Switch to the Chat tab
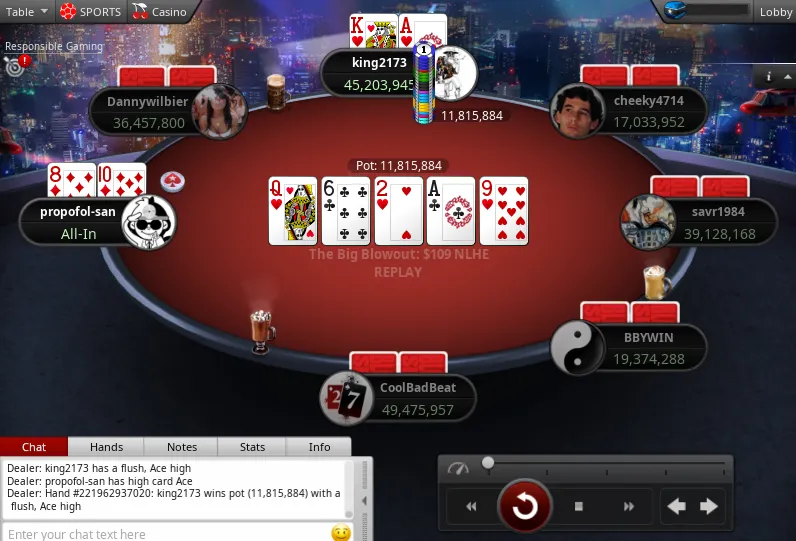The image size is (796, 541). [x=34, y=447]
